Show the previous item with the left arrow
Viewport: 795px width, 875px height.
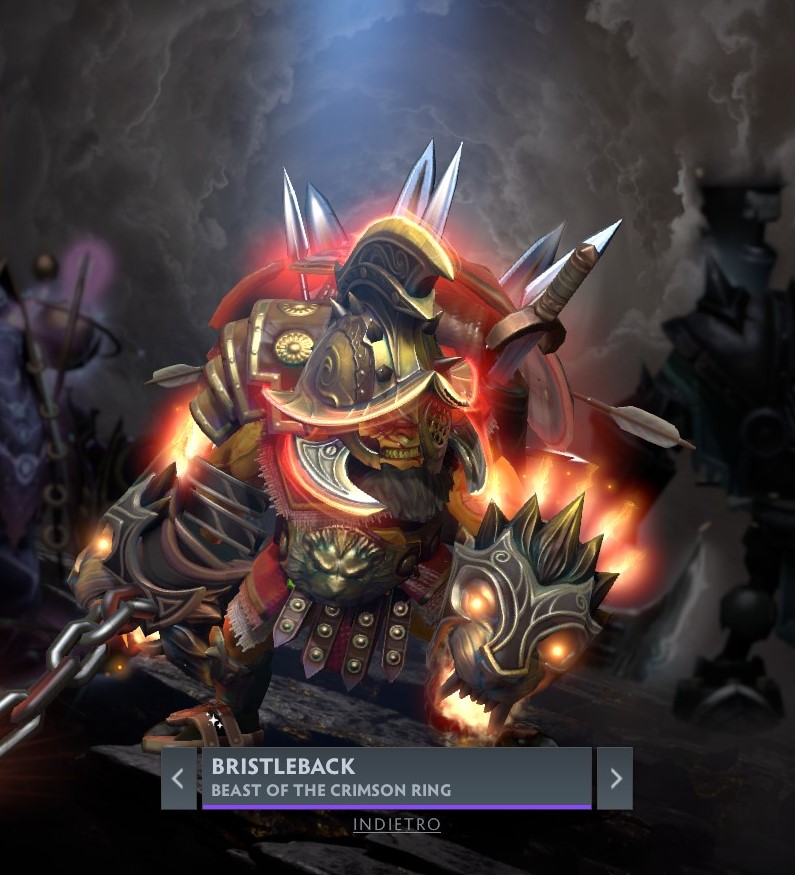178,778
